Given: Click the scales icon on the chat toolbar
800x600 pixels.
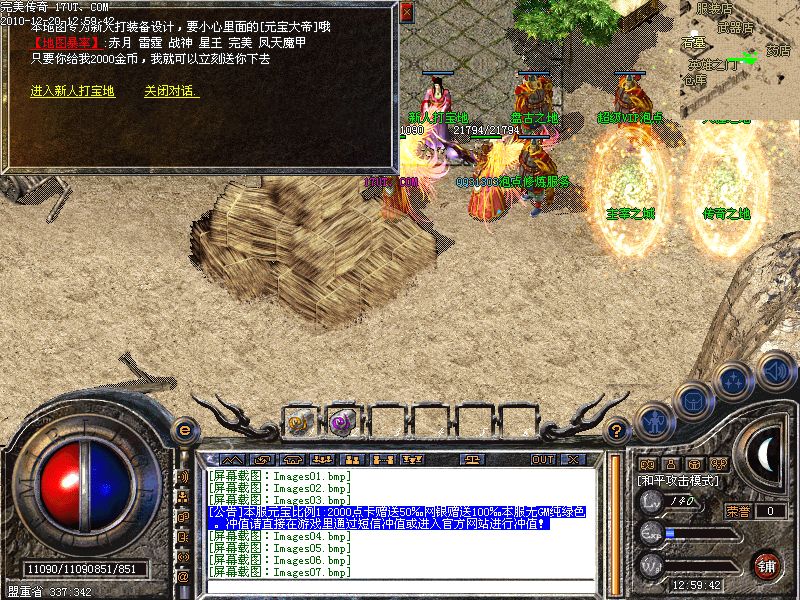Looking at the screenshot, I should click(x=473, y=459).
